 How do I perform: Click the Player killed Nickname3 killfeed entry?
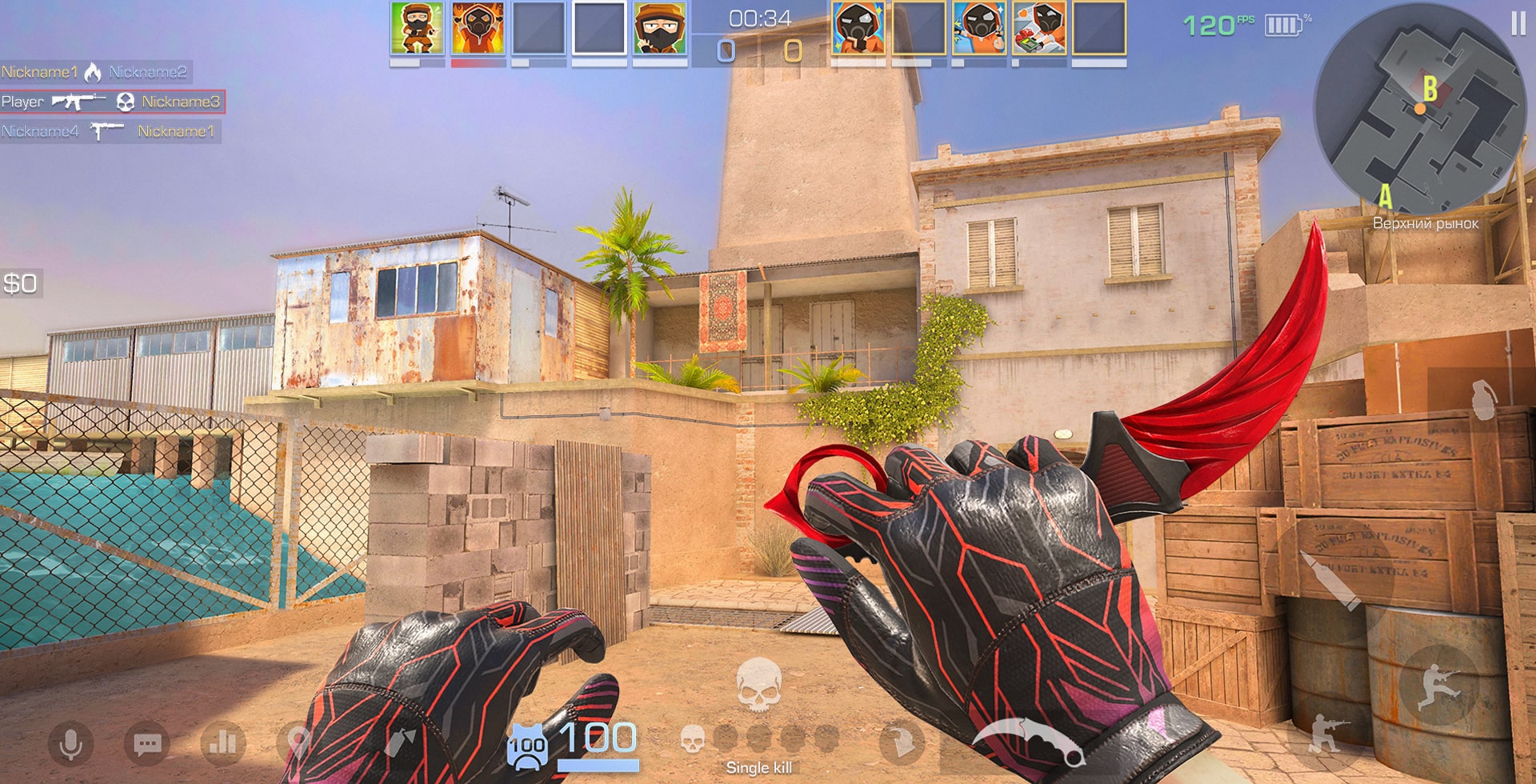(x=112, y=102)
